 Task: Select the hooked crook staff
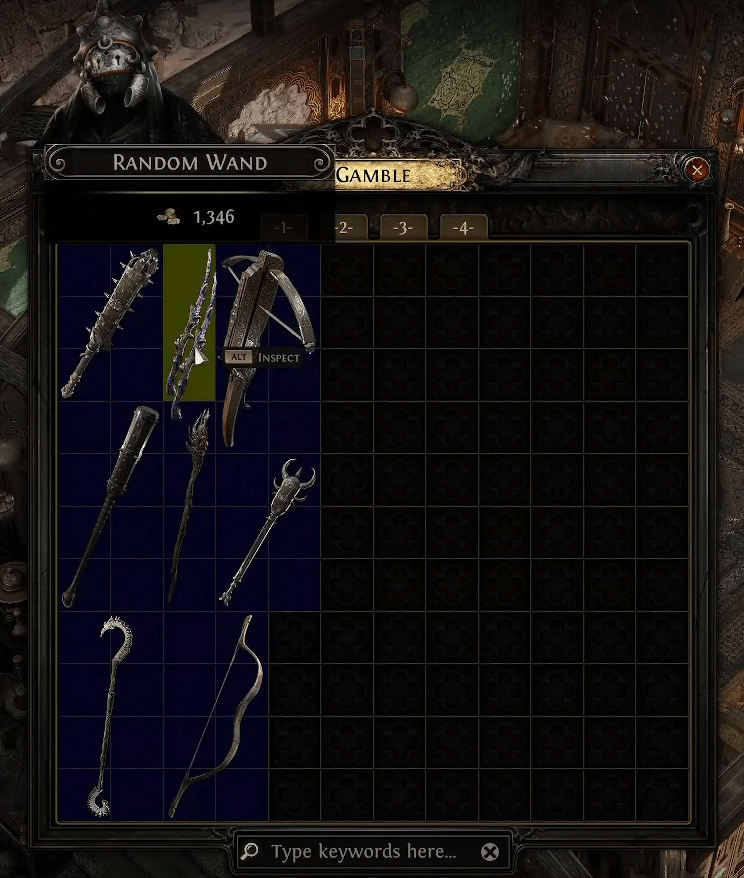pyautogui.click(x=110, y=715)
